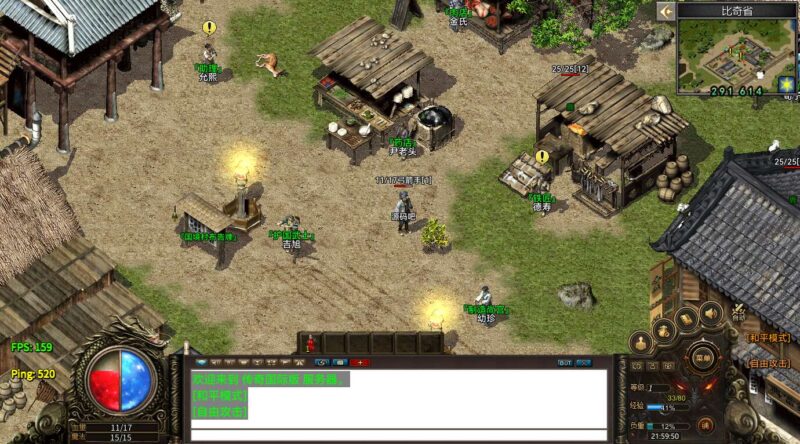Click the chat text input field
This screenshot has height=444, width=800.
(398, 435)
